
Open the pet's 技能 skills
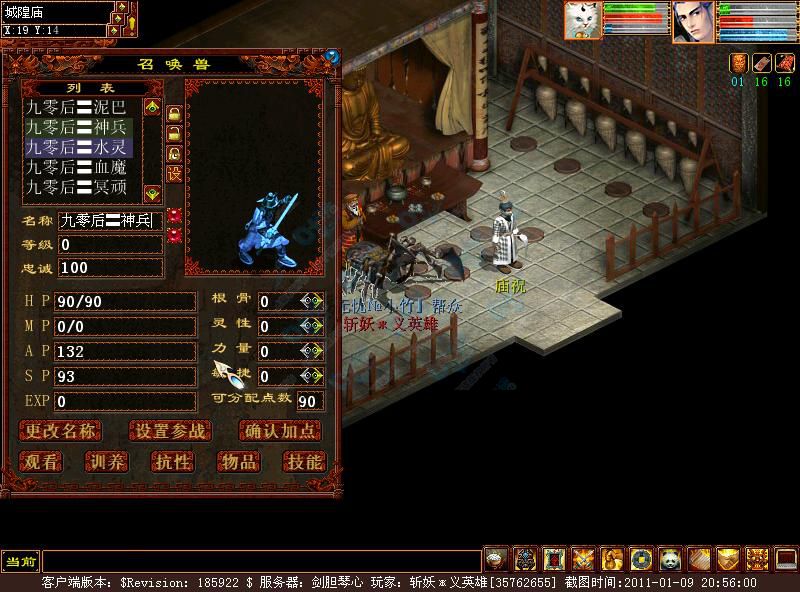point(303,461)
